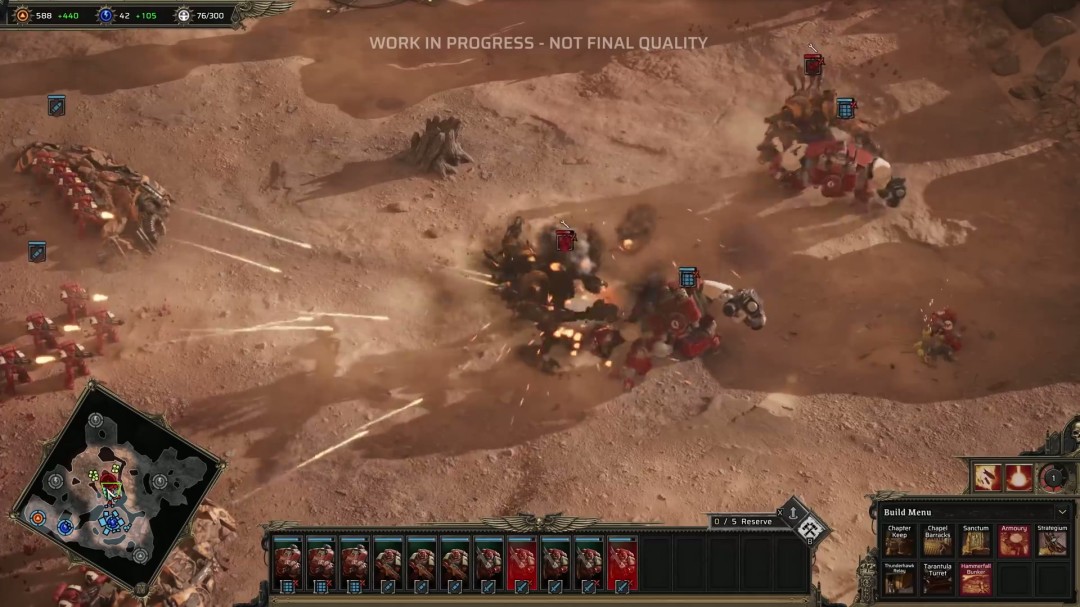Screen dimensions: 1080x607
Task: Select the Armoury building tile
Action: pyautogui.click(x=1013, y=541)
